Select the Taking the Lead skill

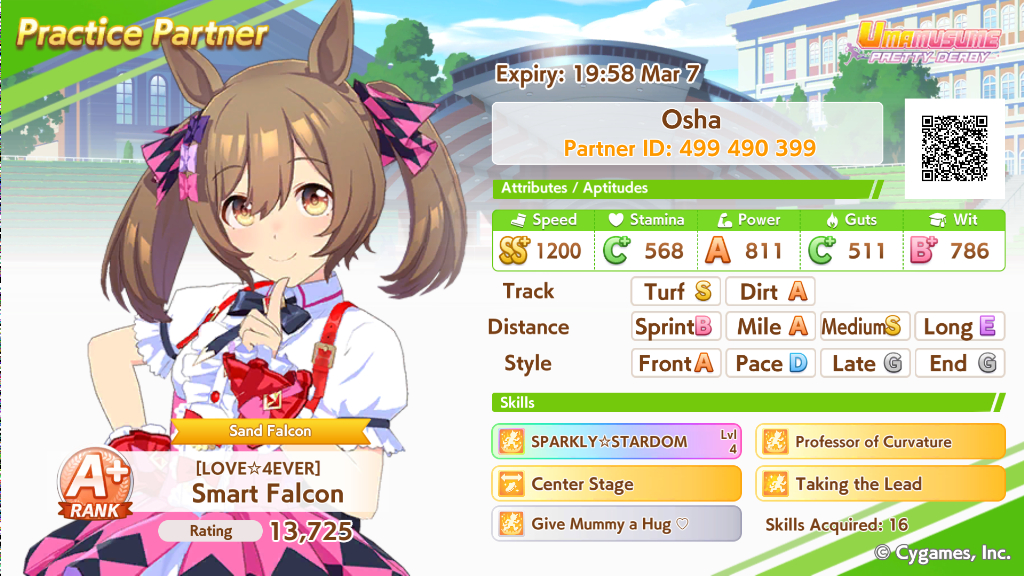coord(880,484)
